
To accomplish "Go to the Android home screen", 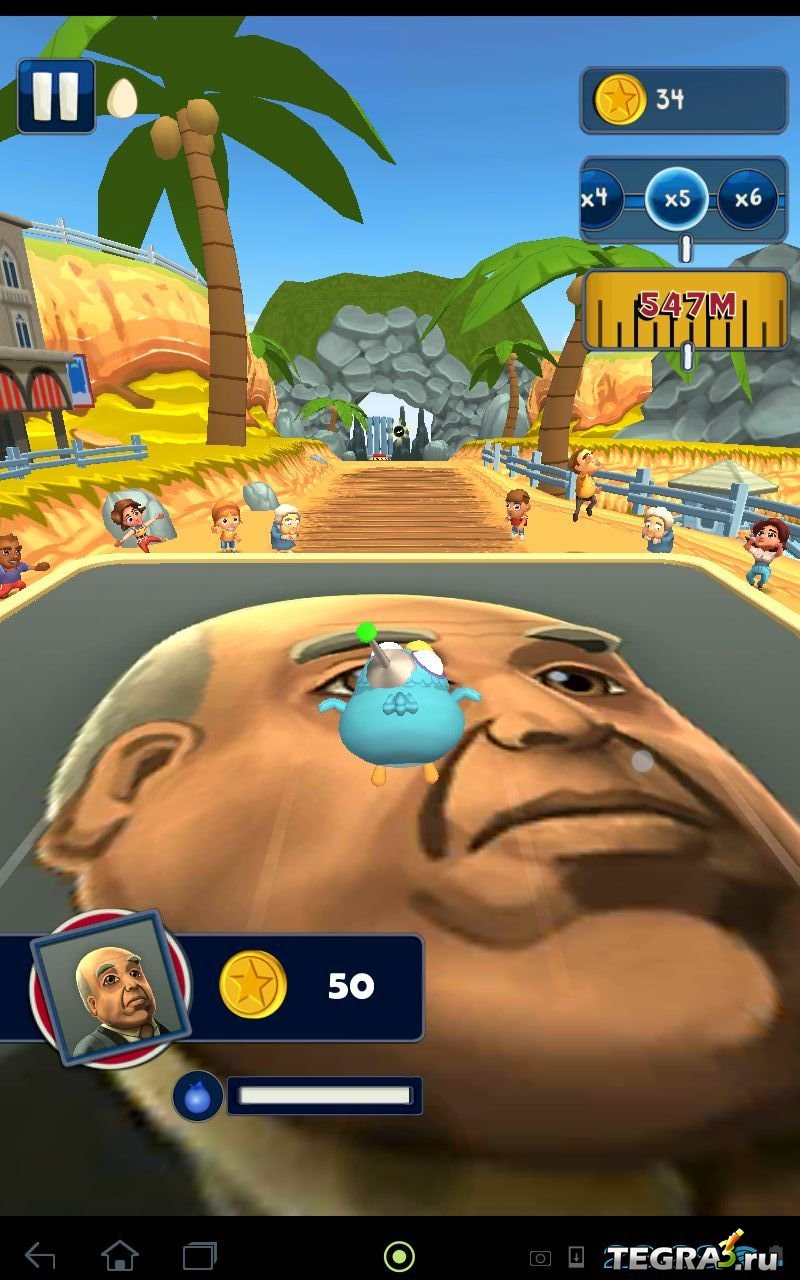I will click(120, 1255).
